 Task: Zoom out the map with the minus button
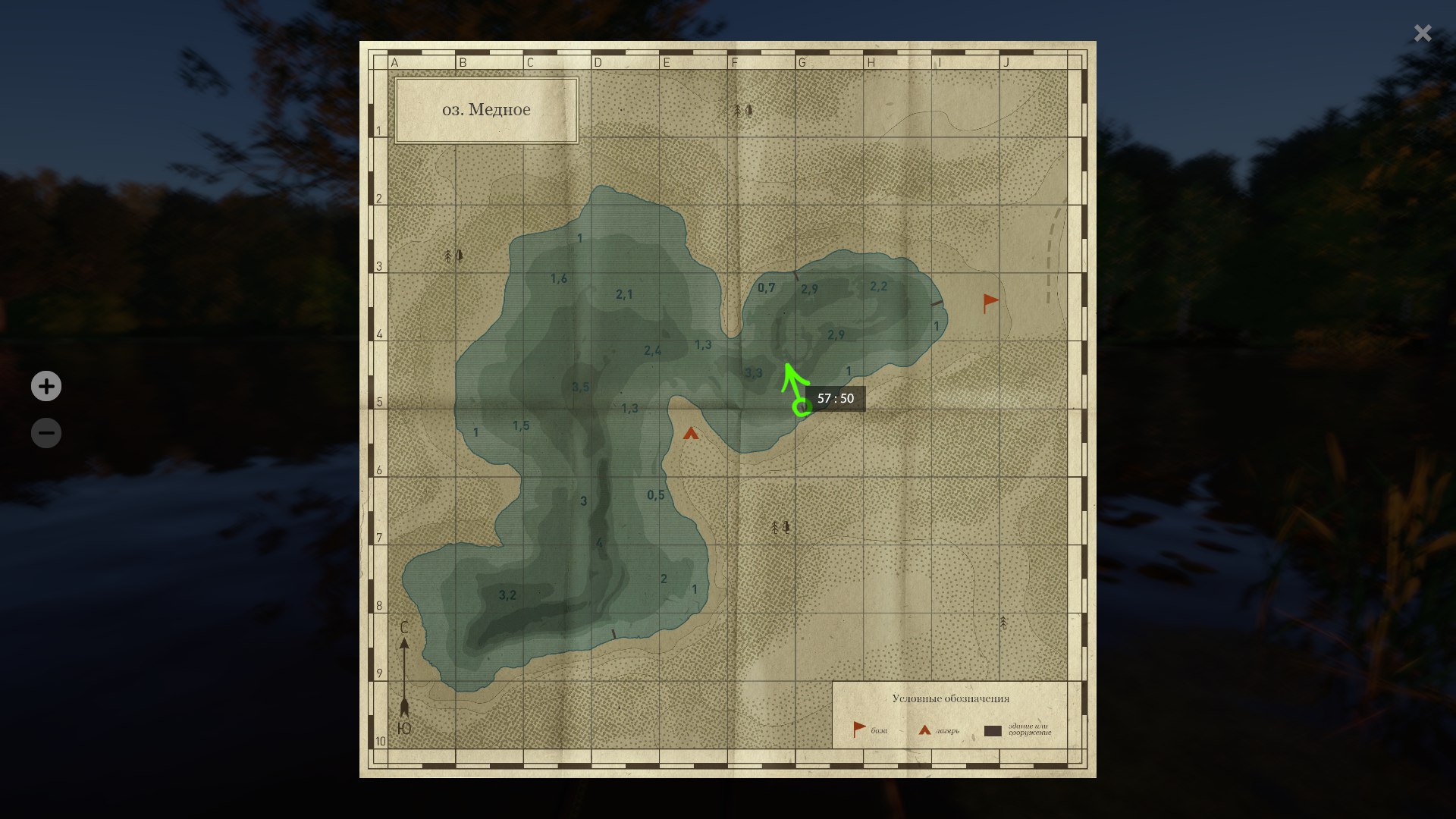click(46, 433)
